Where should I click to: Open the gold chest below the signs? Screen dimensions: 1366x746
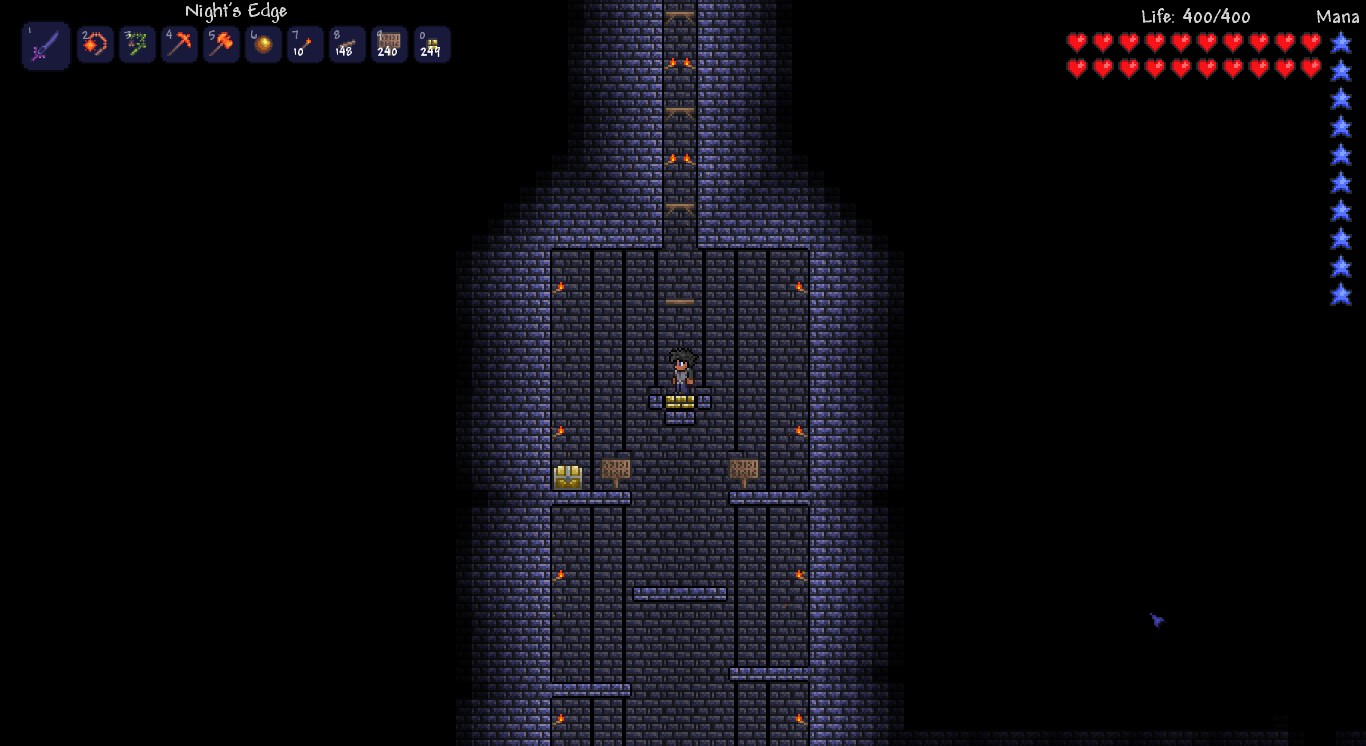point(567,476)
